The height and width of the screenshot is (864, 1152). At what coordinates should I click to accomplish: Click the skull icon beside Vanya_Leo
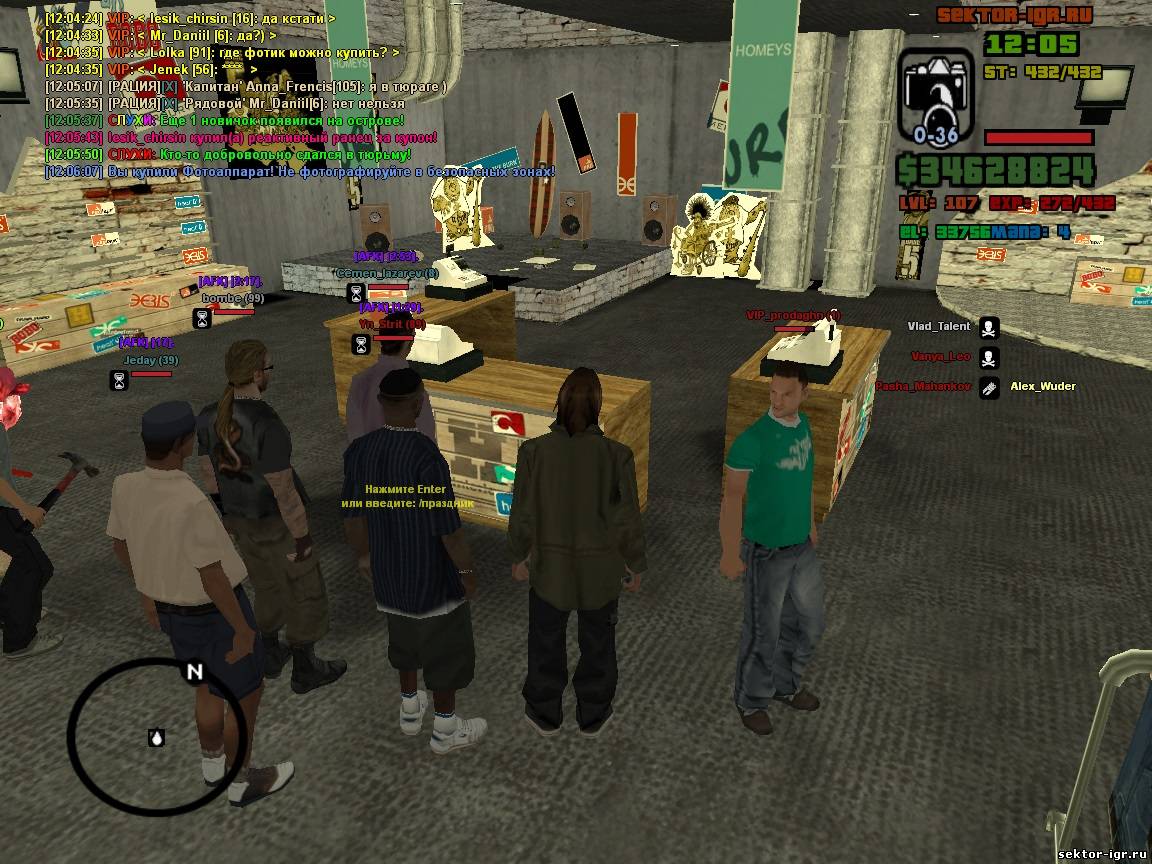click(x=988, y=357)
